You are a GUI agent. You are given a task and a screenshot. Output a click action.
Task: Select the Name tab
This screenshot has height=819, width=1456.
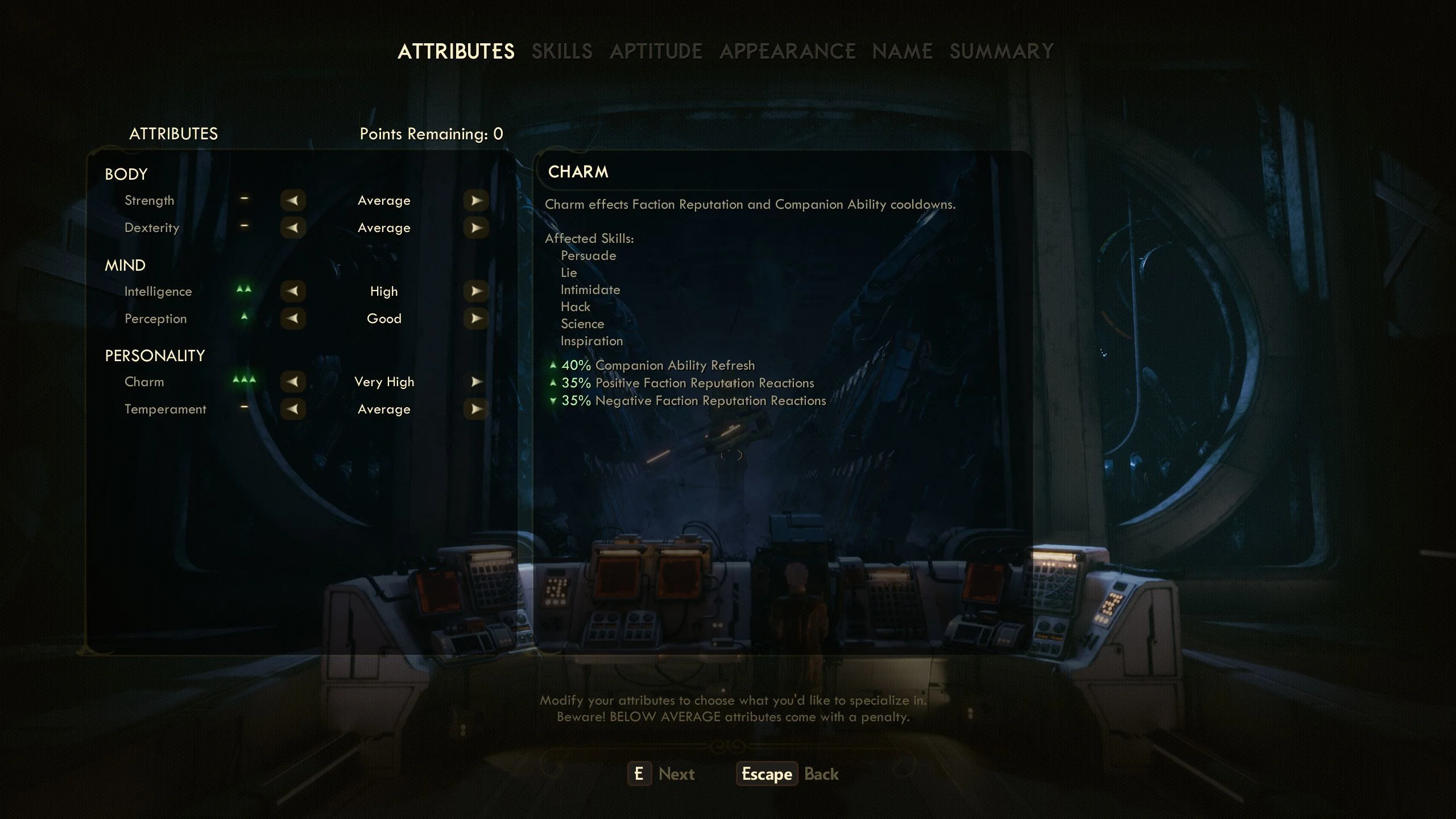pyautogui.click(x=902, y=52)
